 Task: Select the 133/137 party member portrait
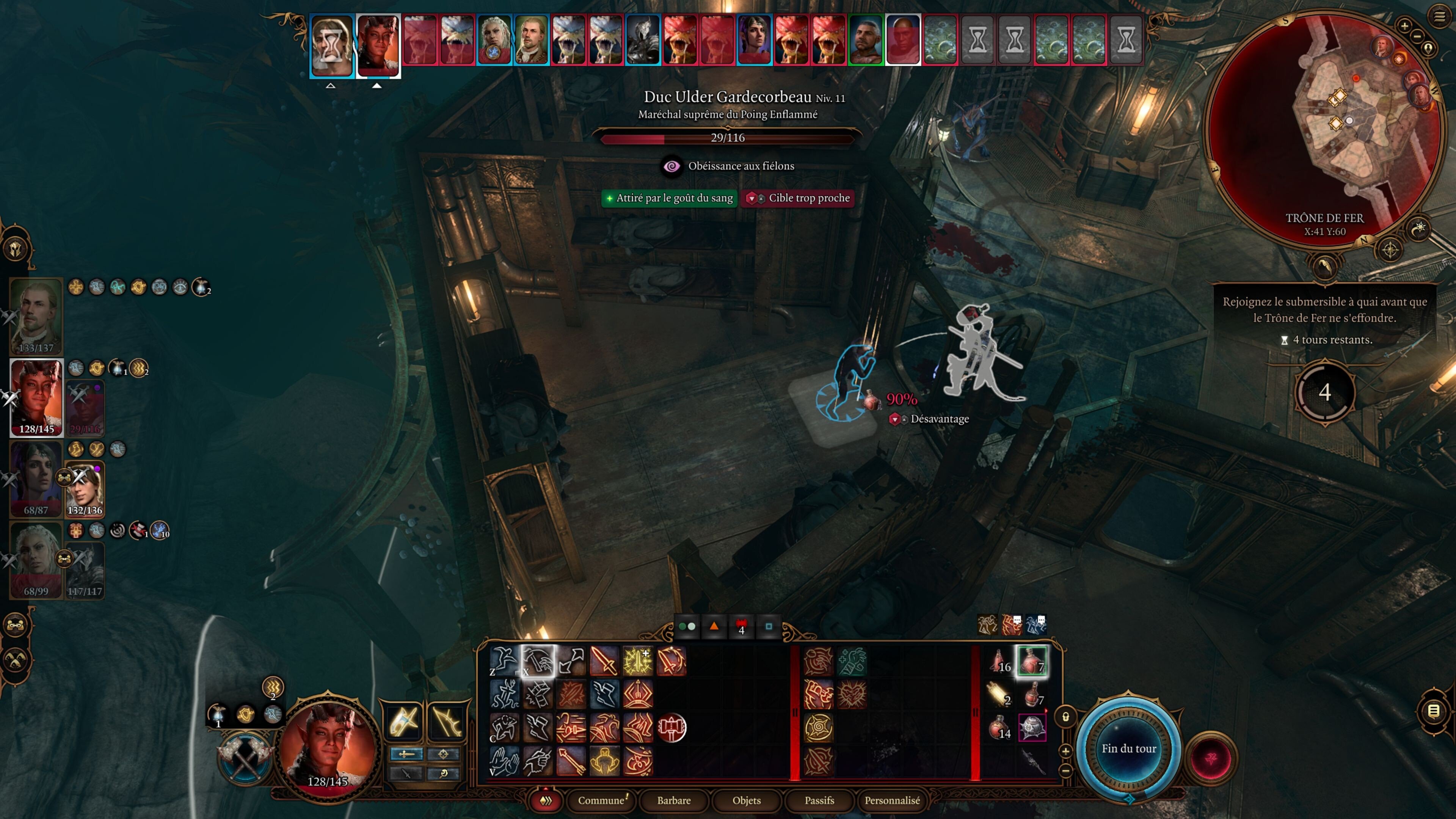(x=36, y=315)
